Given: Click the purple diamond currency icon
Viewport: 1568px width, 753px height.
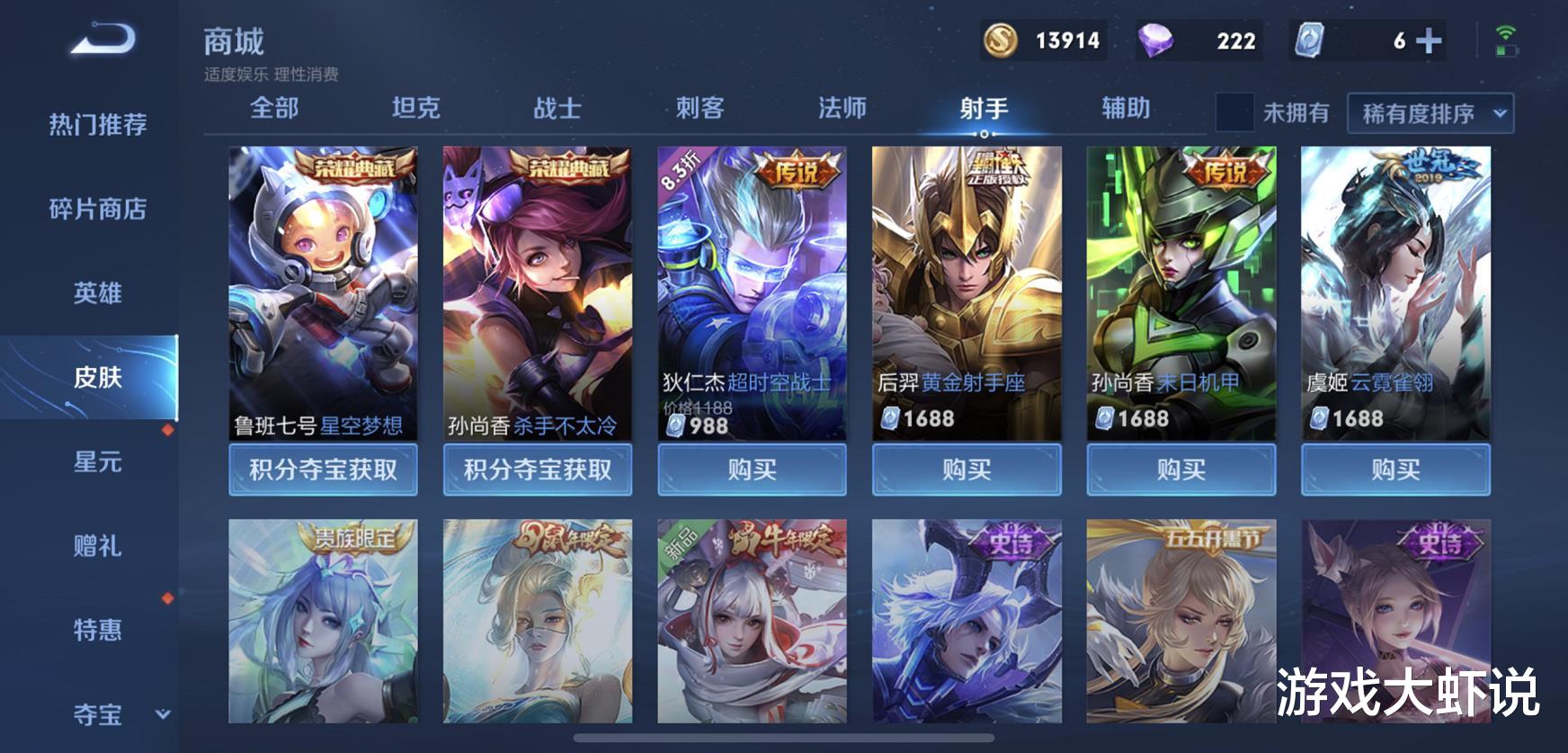Looking at the screenshot, I should (1154, 40).
